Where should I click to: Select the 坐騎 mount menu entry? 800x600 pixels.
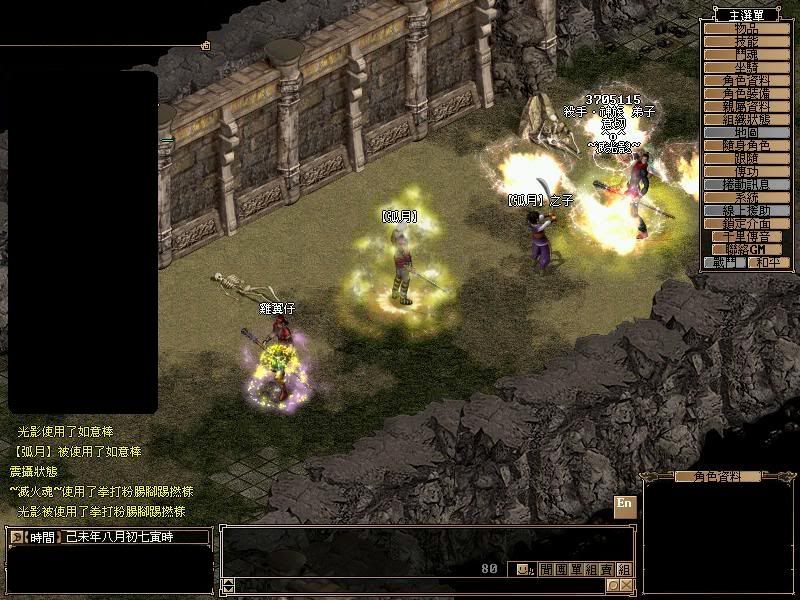pos(747,67)
